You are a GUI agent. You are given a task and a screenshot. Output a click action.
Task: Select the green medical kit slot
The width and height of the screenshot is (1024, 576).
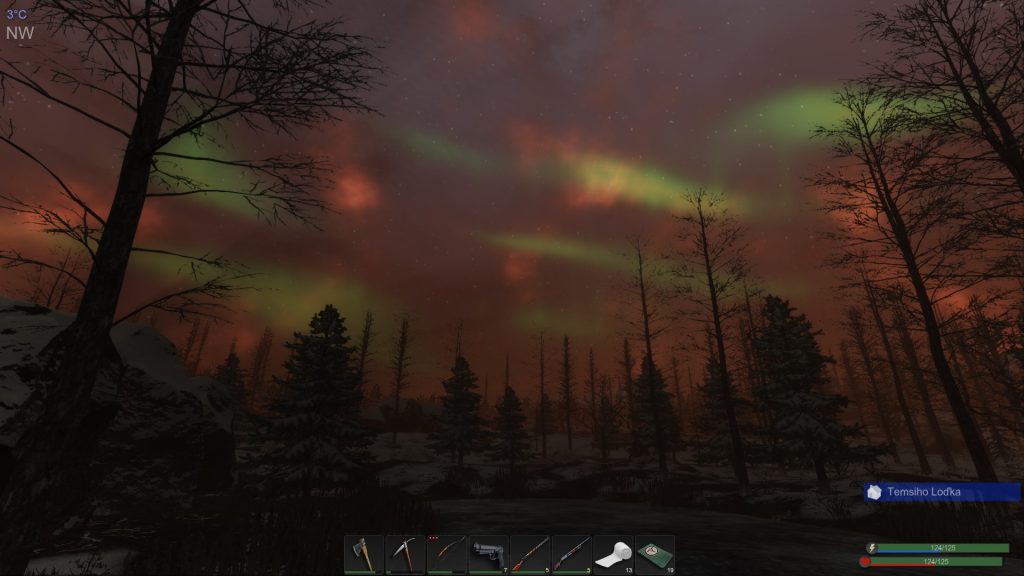[655, 554]
